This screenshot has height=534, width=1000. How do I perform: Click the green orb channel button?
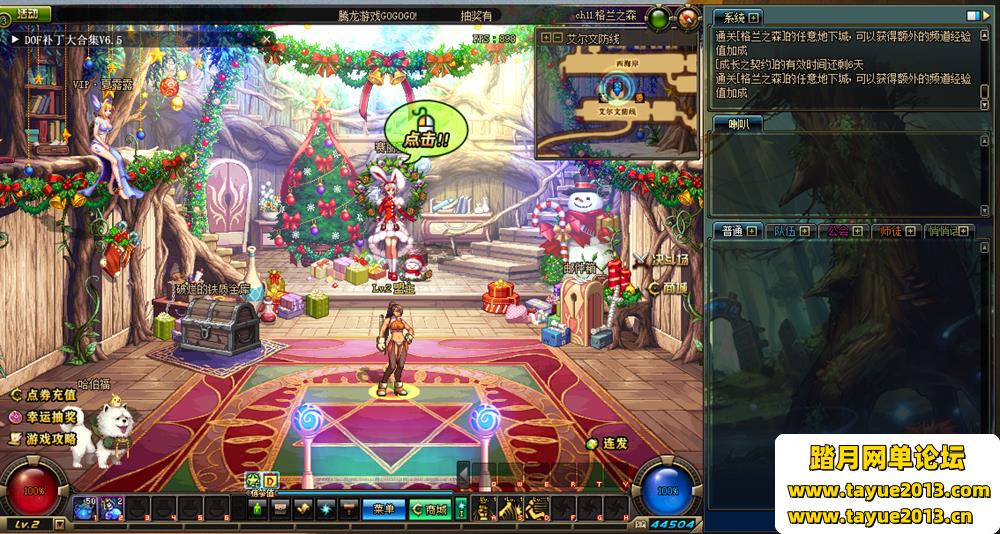click(659, 18)
